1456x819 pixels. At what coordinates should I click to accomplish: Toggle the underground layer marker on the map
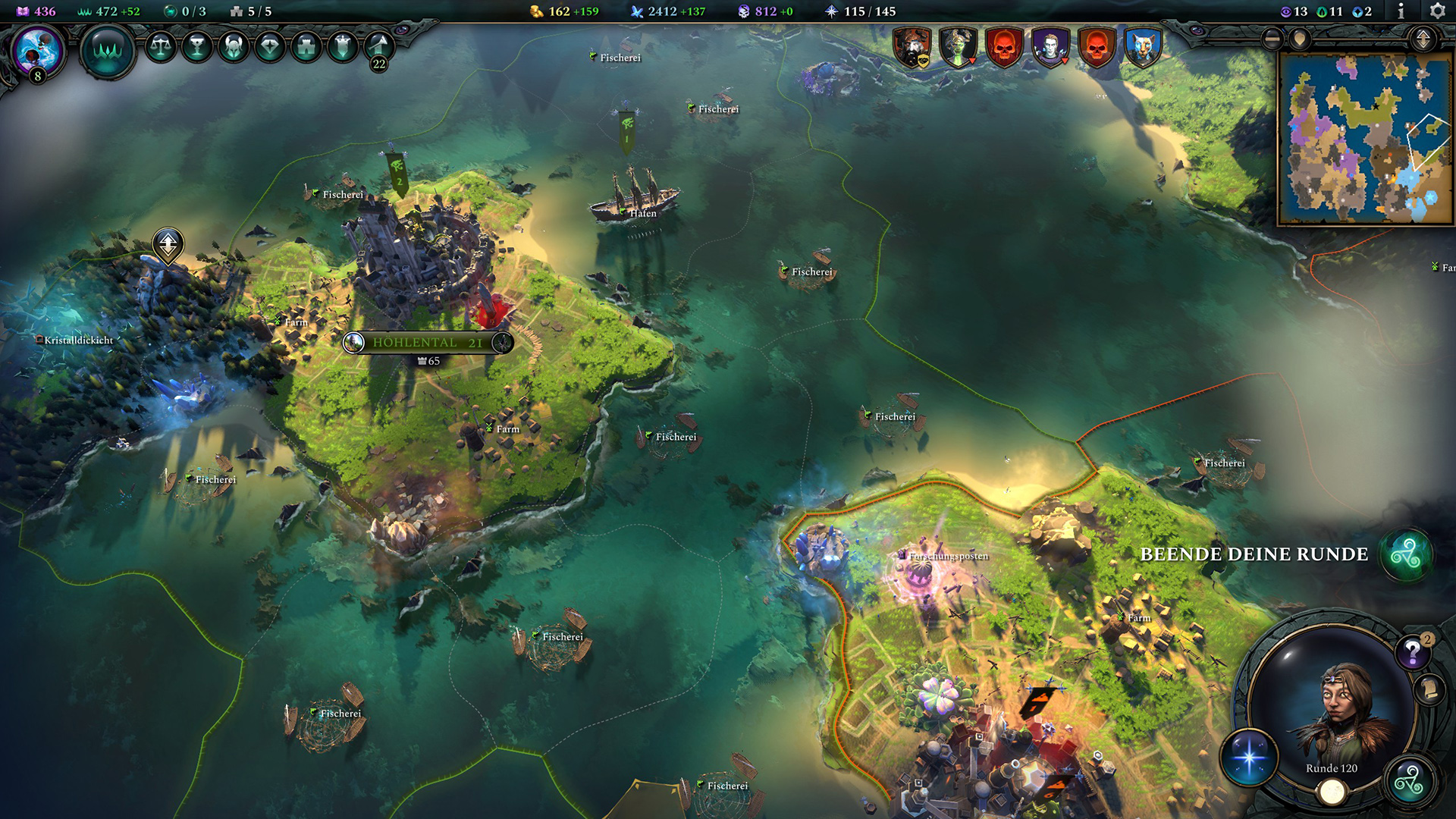[168, 244]
